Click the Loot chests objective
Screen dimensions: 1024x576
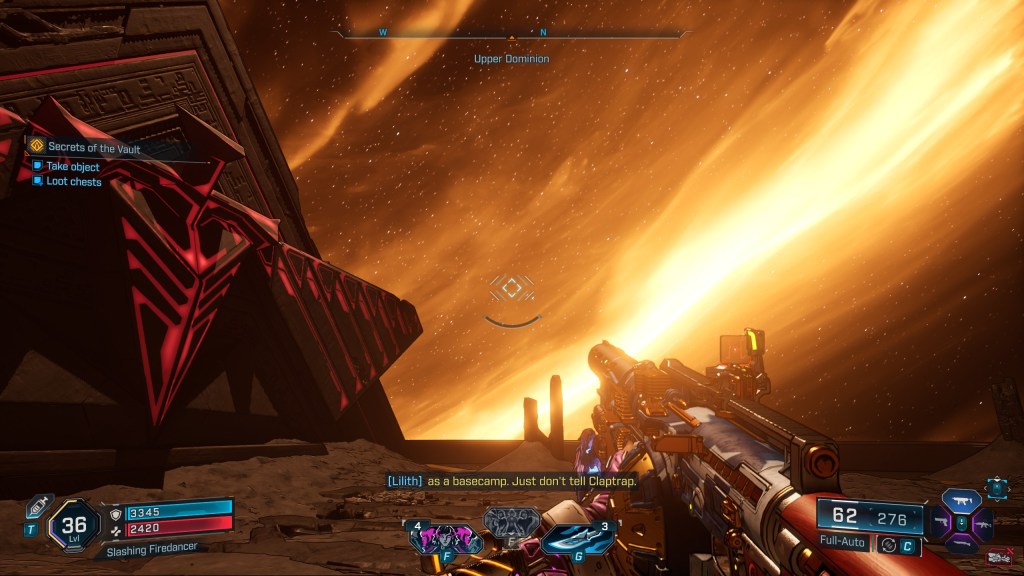pos(72,182)
